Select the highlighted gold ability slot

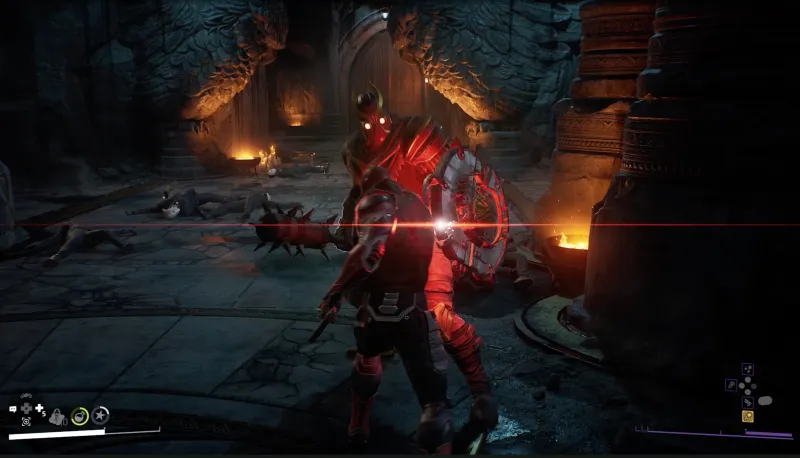[x=747, y=416]
